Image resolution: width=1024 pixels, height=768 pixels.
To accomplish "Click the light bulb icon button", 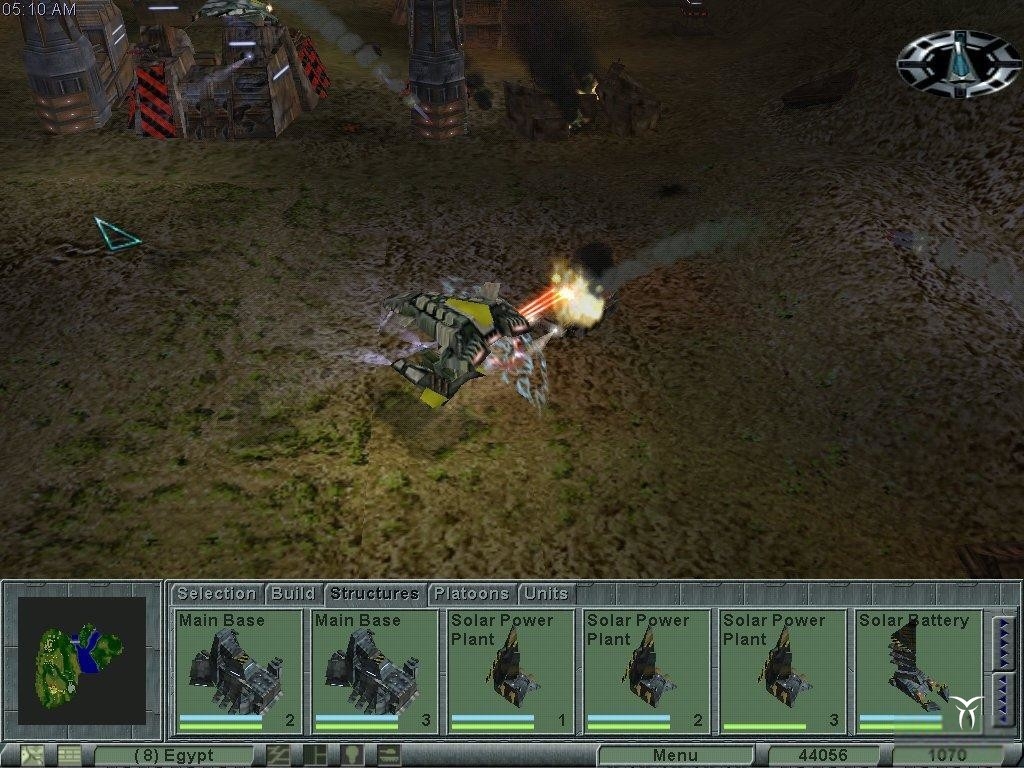I will click(x=351, y=755).
